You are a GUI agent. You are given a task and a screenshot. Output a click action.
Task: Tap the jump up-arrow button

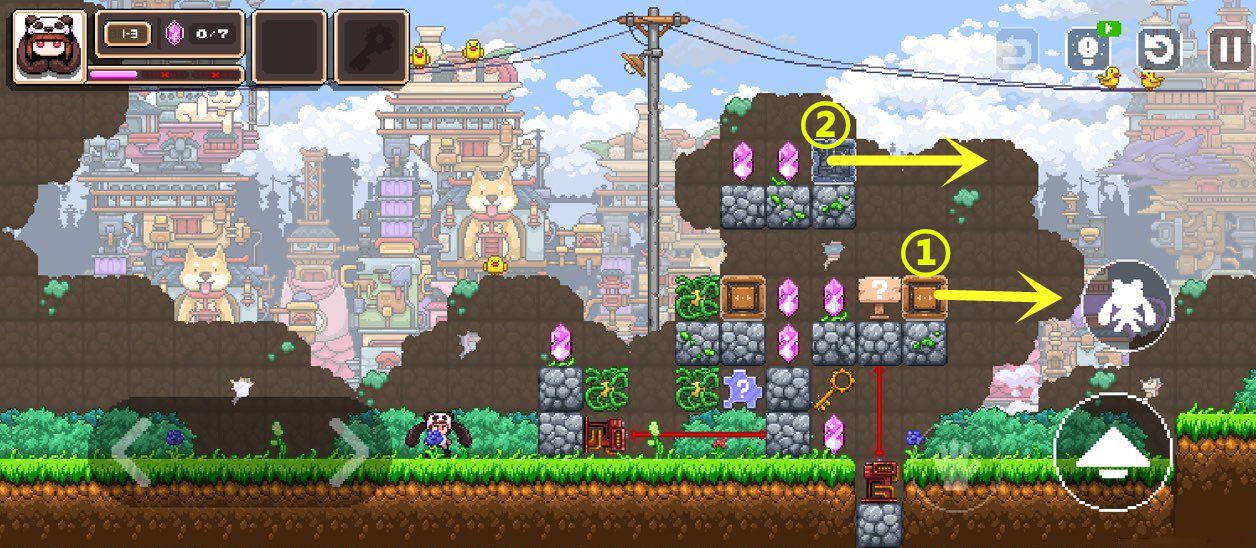(1112, 453)
